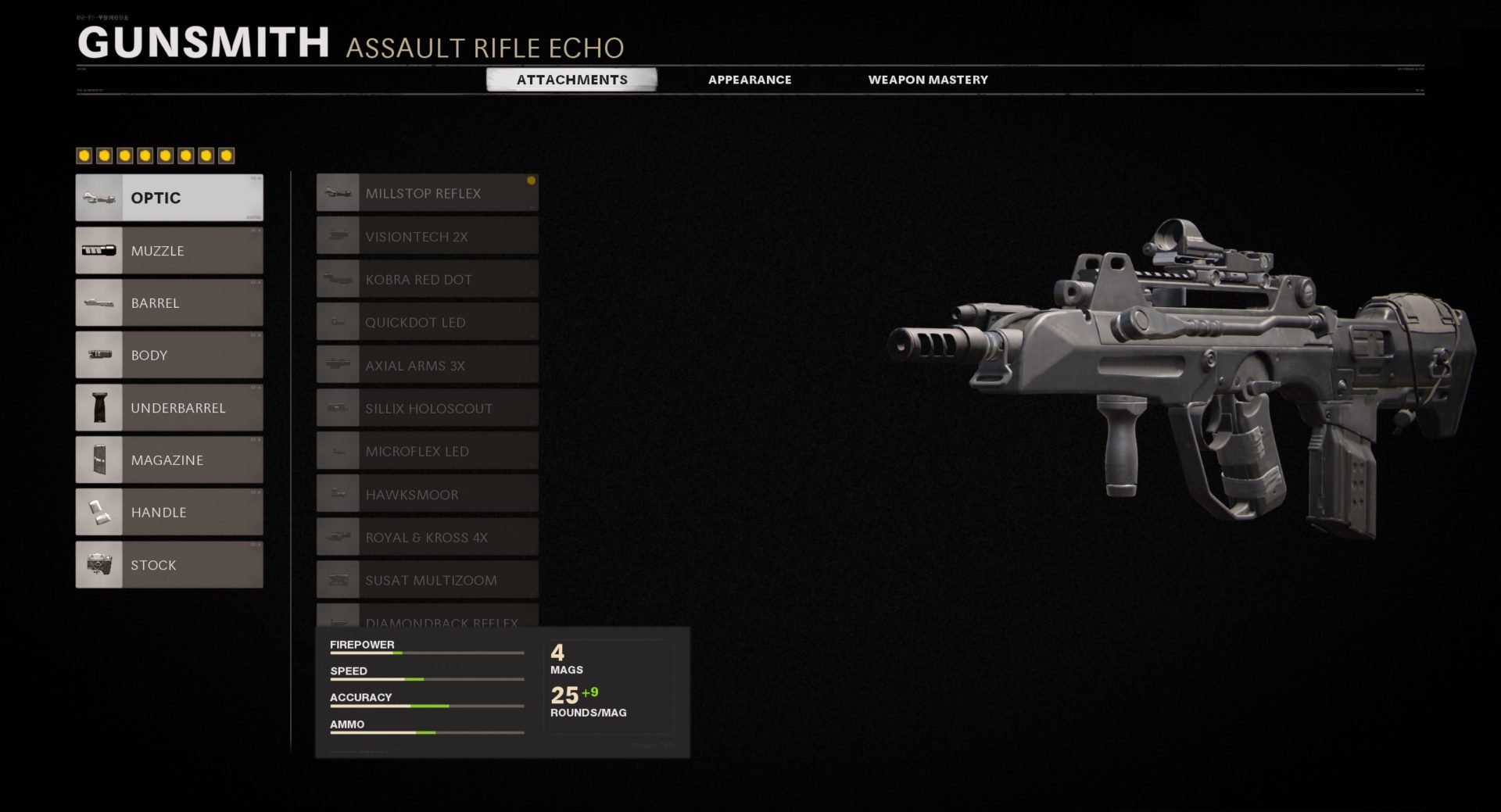
Task: Equip the Microflex LED sight
Action: (428, 451)
